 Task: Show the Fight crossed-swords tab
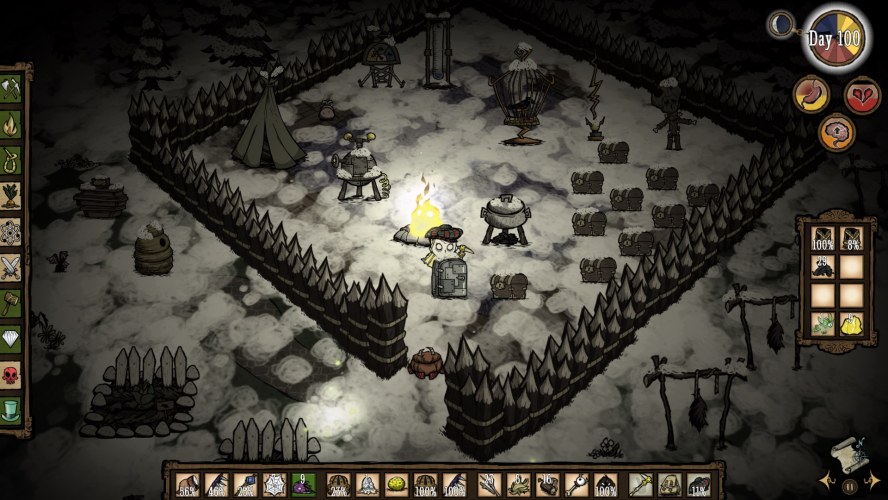click(x=11, y=266)
